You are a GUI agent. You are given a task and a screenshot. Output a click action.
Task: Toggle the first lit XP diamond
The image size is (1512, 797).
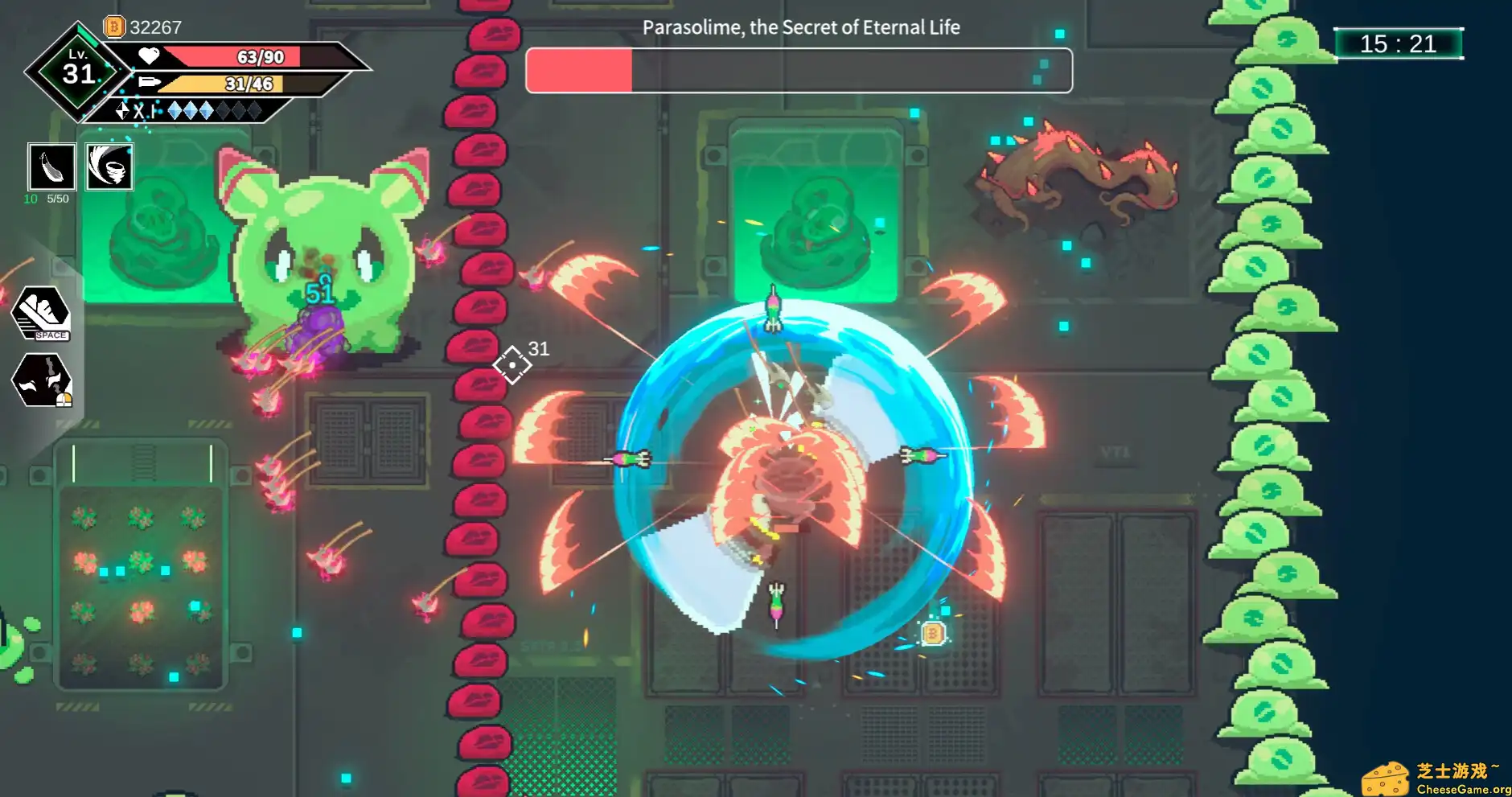pos(175,109)
